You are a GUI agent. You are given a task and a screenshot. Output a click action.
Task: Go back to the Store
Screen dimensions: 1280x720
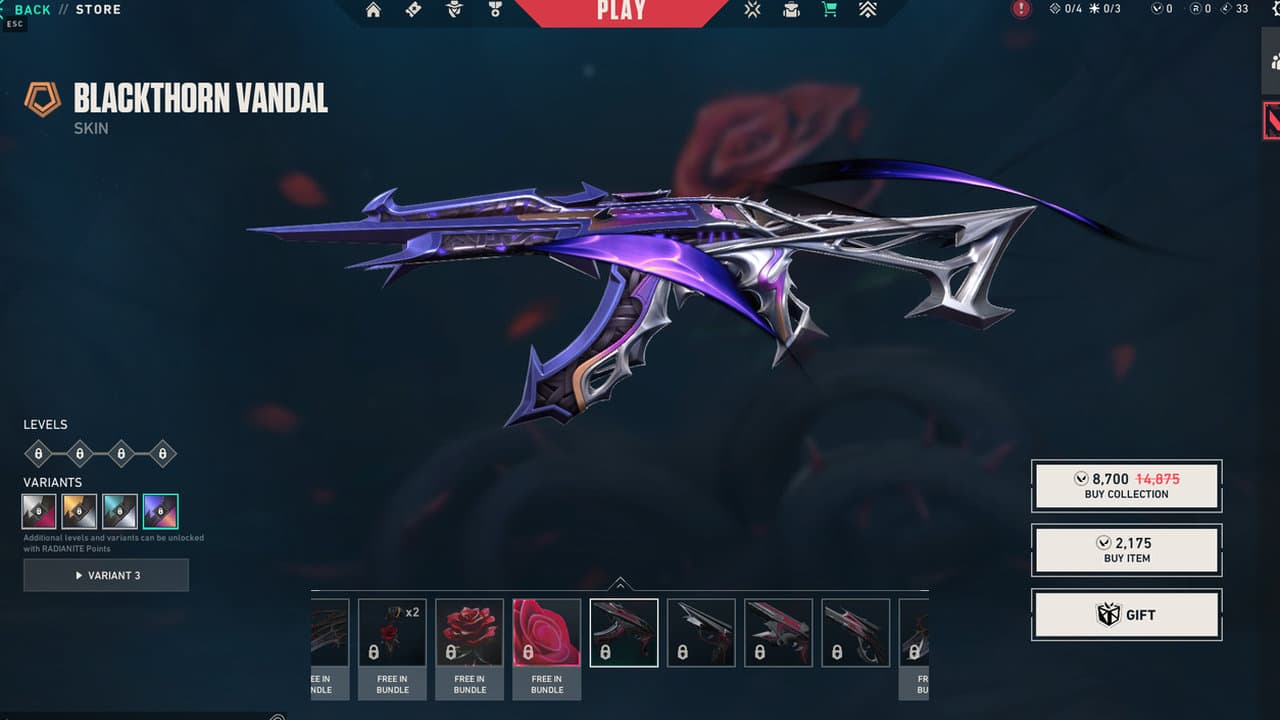click(30, 9)
